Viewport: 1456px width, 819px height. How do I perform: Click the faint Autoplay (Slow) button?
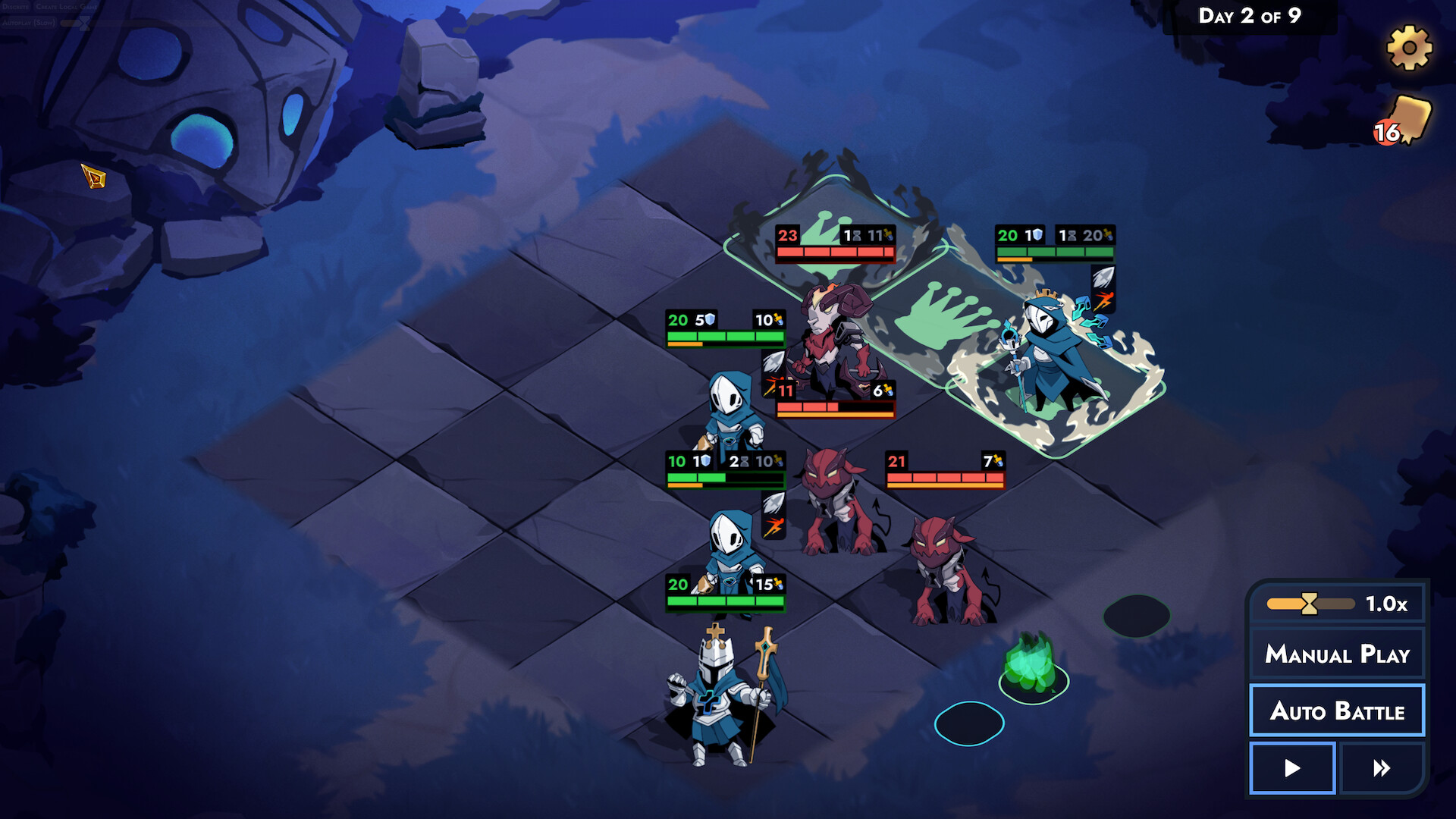point(29,23)
